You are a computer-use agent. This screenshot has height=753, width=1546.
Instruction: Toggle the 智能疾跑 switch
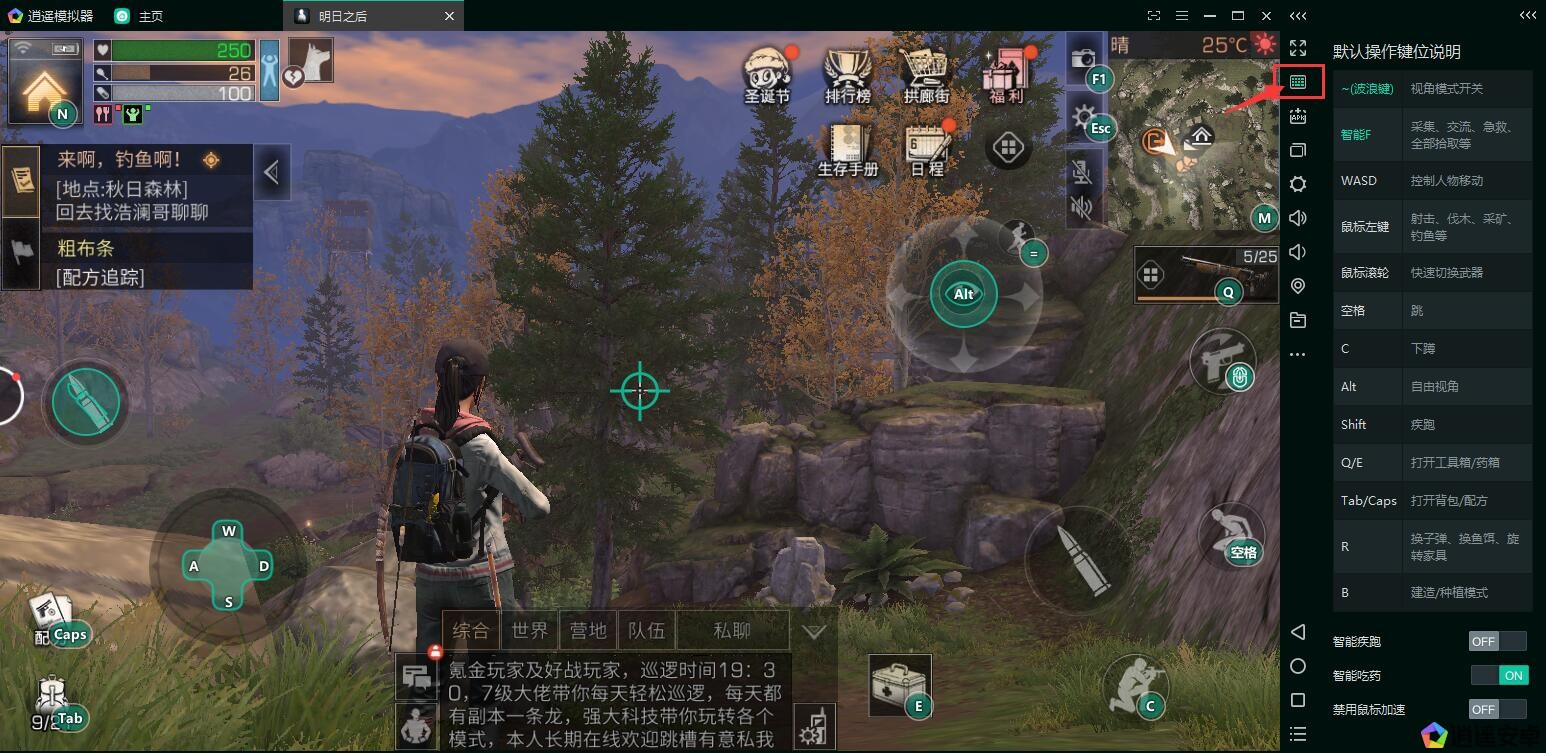pyautogui.click(x=1497, y=641)
